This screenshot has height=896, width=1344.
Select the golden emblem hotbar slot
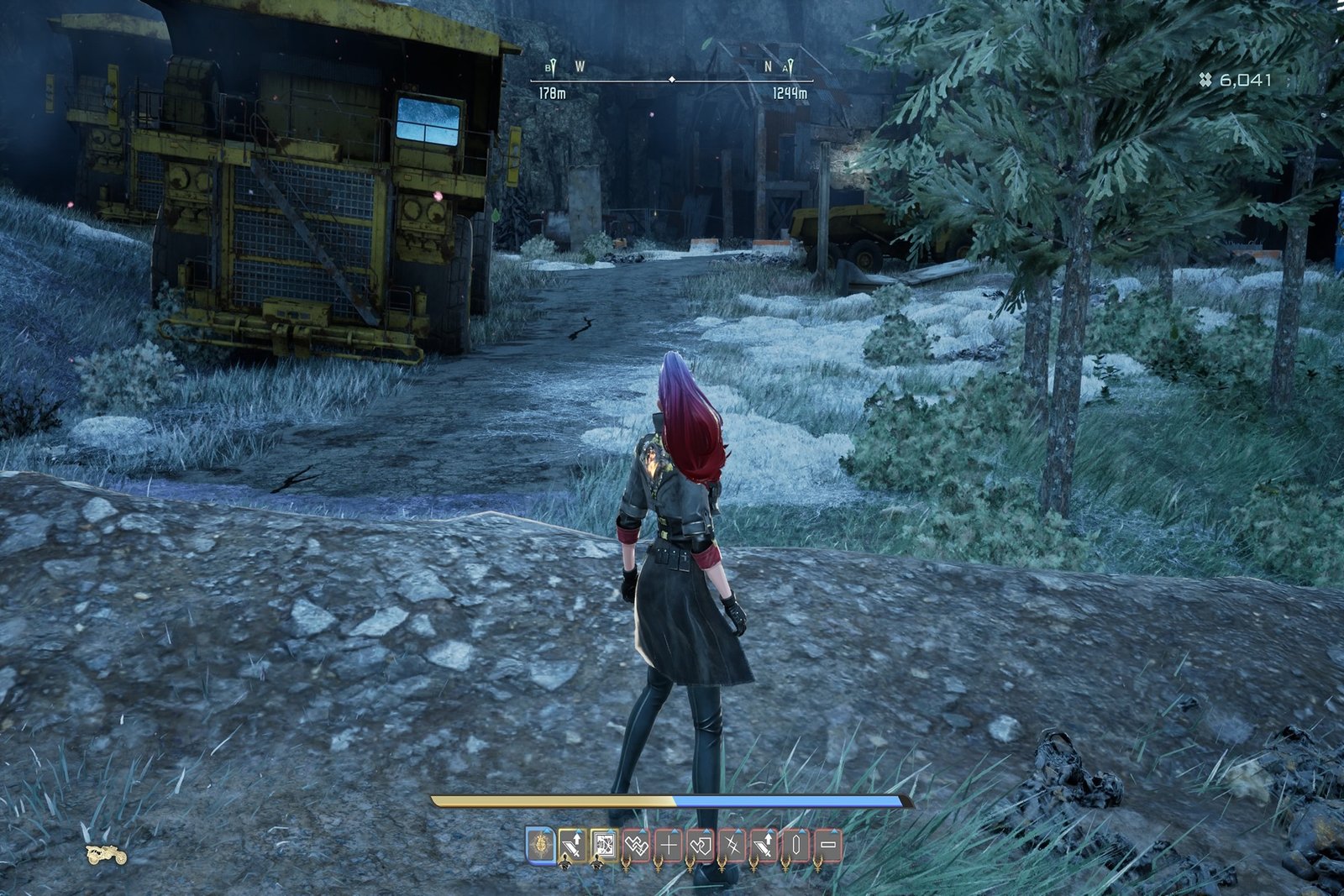(541, 845)
